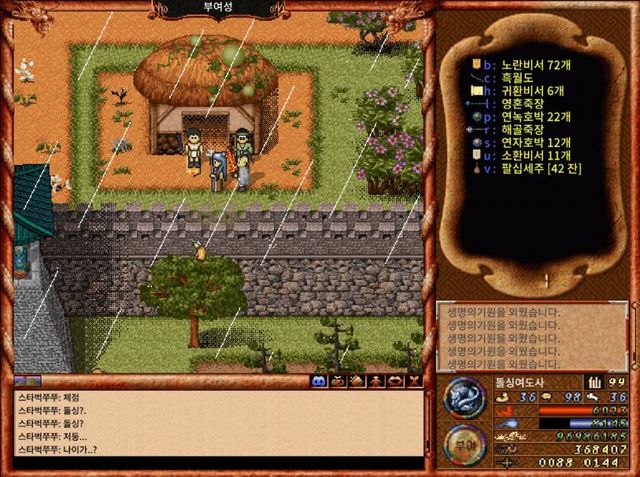640x477 pixels.
Task: Click the blue face icon in toolbar
Action: [319, 381]
